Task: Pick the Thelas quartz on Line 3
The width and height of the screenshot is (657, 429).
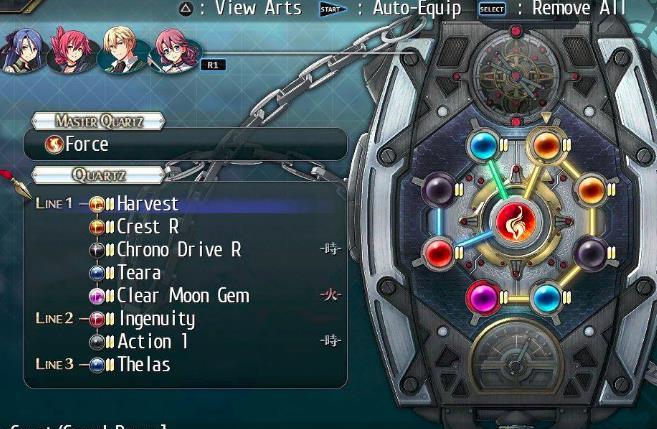Action: point(143,365)
